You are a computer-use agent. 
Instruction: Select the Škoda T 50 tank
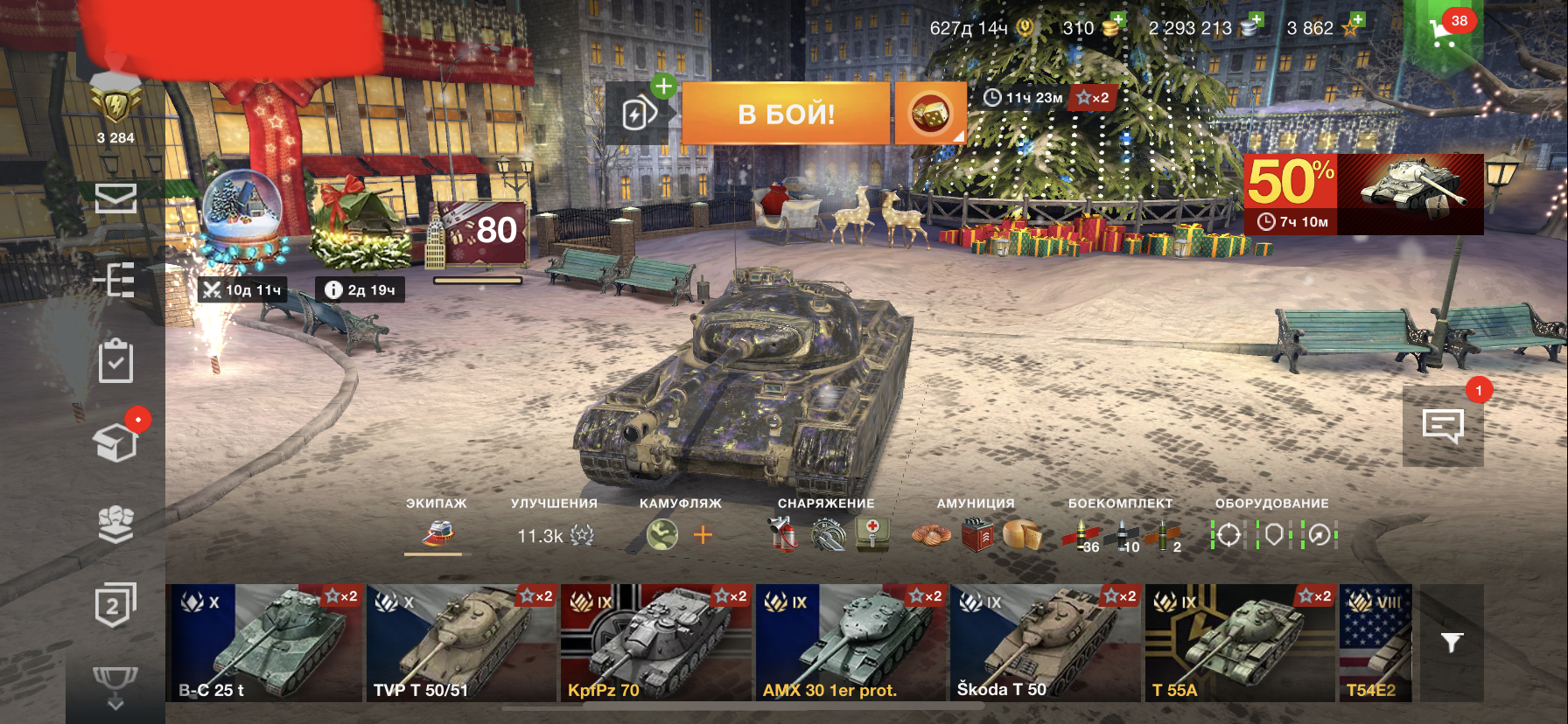(x=1045, y=643)
